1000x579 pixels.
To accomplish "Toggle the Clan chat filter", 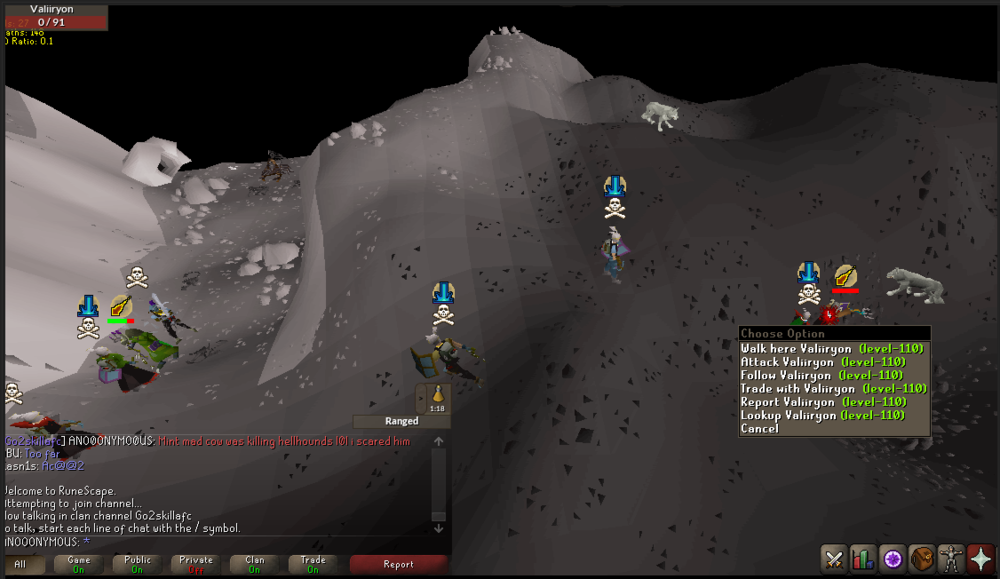I will pos(255,564).
